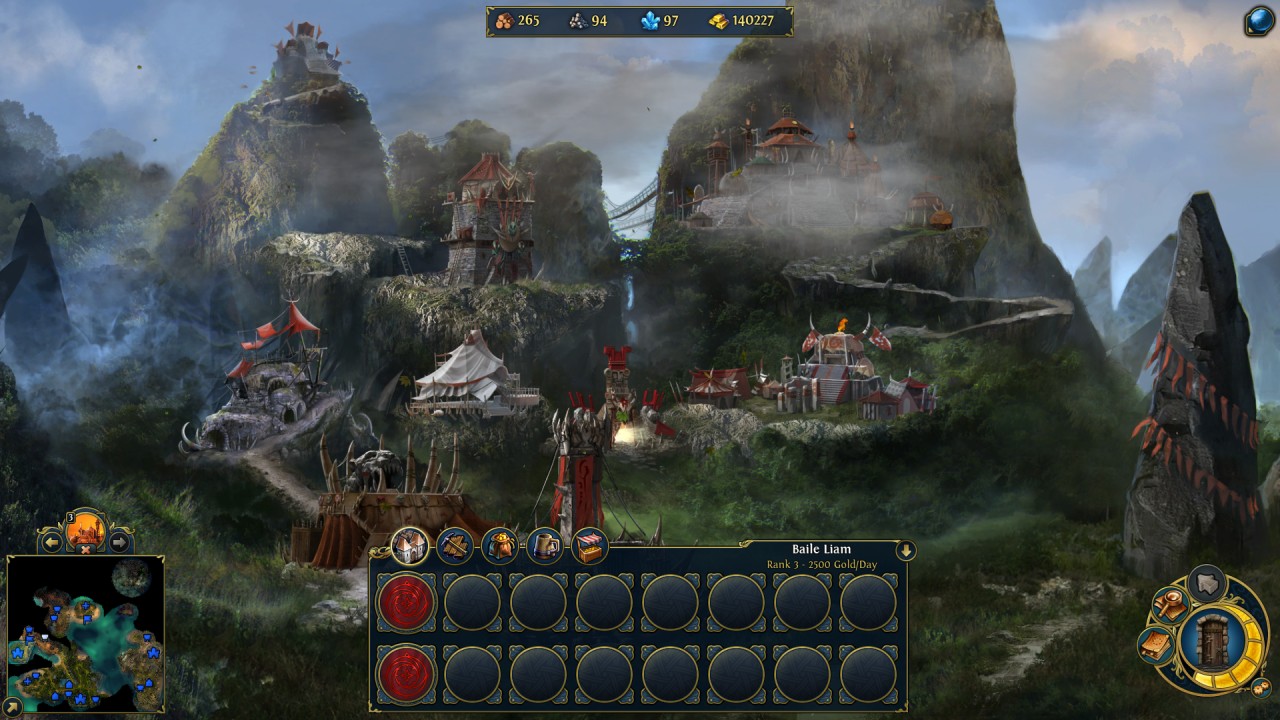Select the orange town portrait
This screenshot has width=1280, height=720.
(86, 529)
